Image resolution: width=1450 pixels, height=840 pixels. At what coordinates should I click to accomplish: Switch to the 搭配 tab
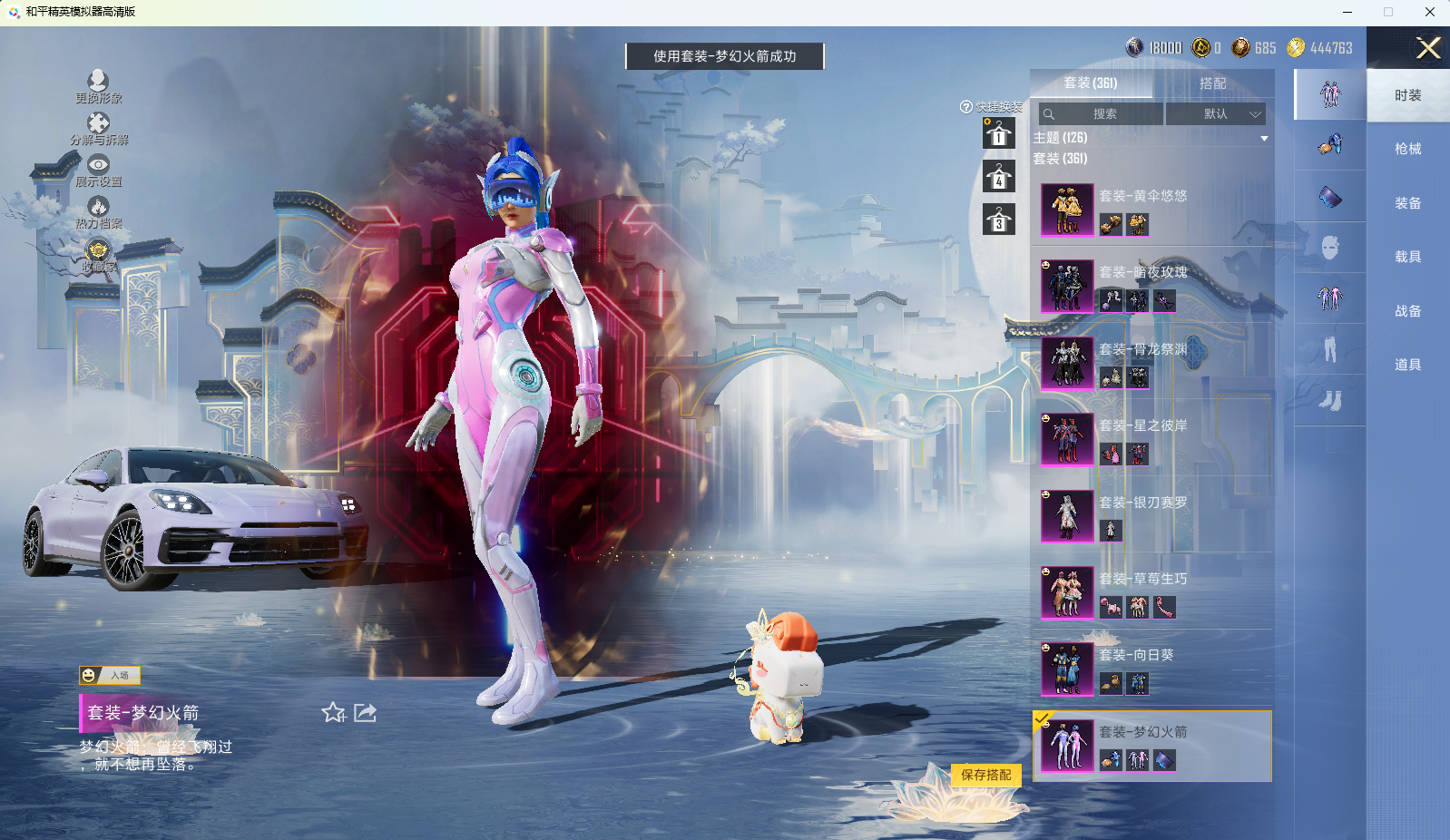coord(1212,83)
